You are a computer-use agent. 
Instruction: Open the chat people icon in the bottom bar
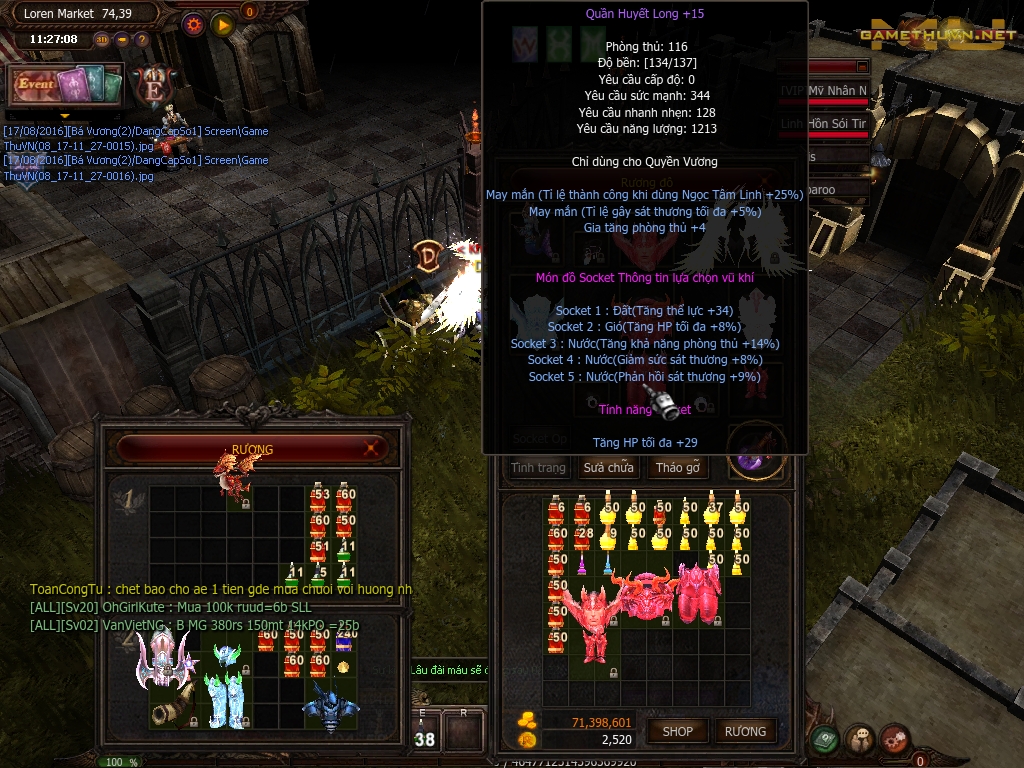click(859, 740)
